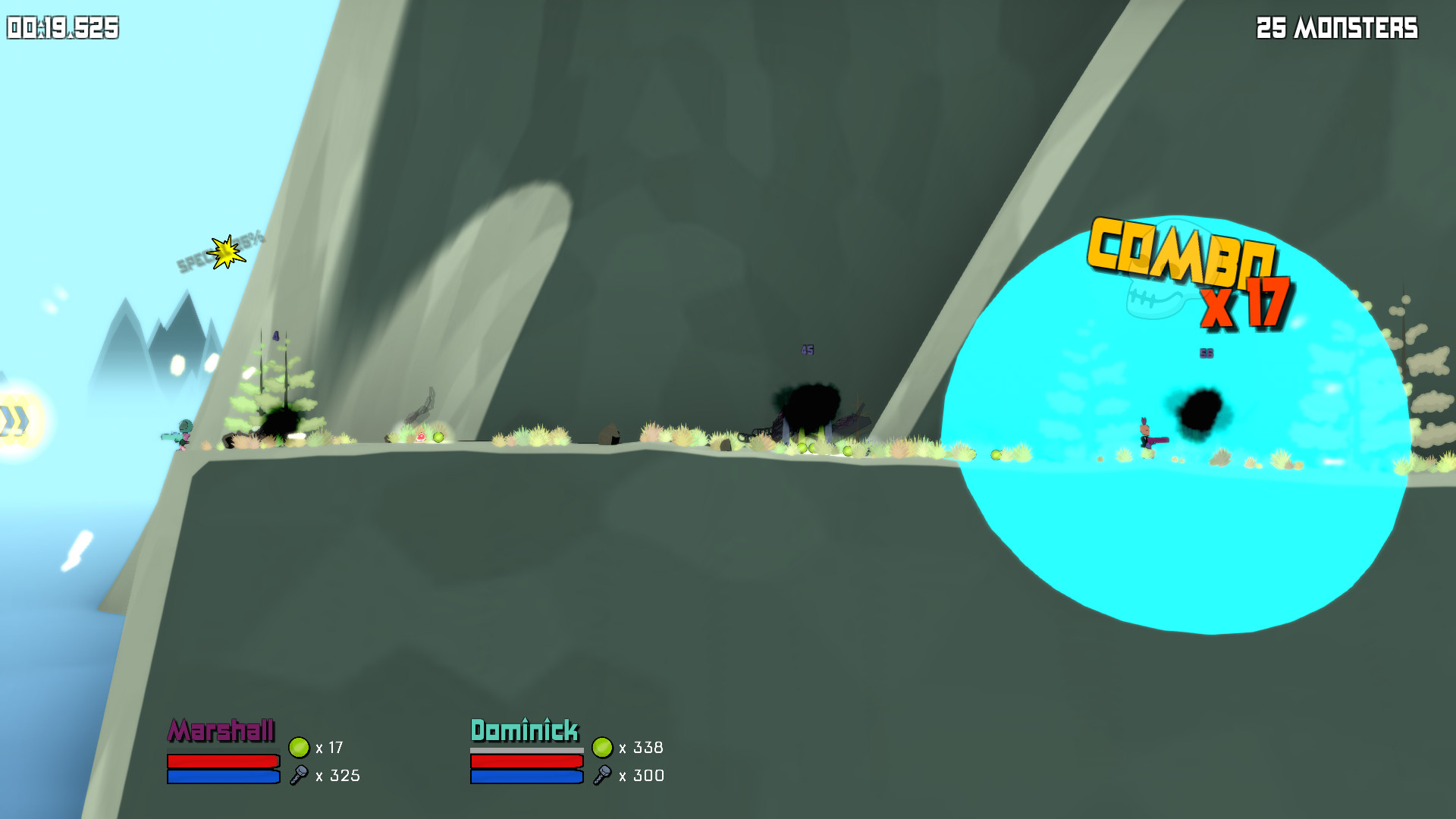Click a green orb lying on the ground
Viewport: 1456px width, 819px height.
pyautogui.click(x=438, y=438)
